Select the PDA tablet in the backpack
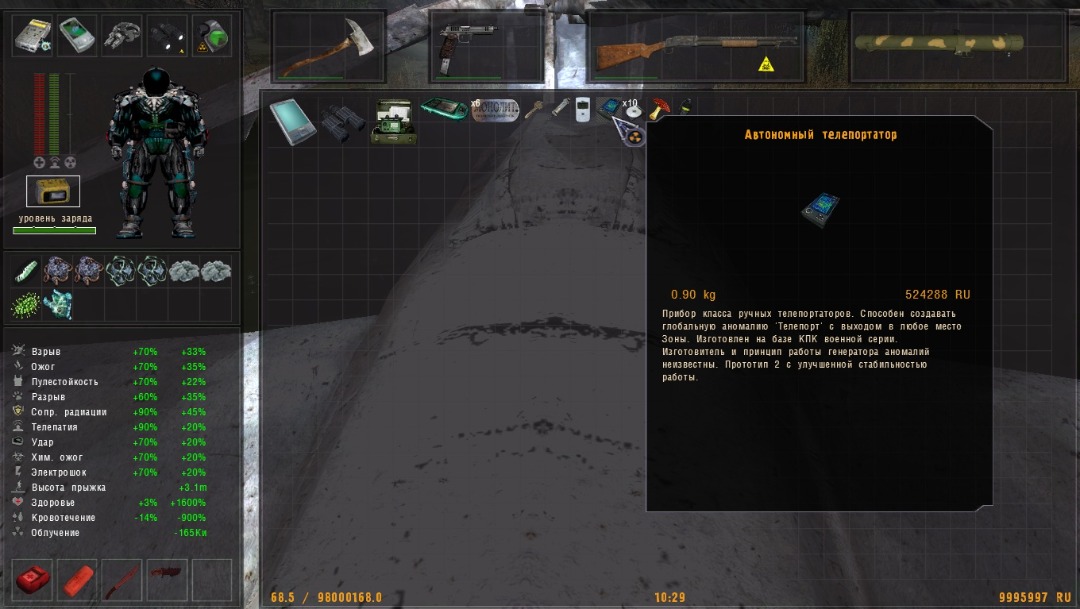 293,122
